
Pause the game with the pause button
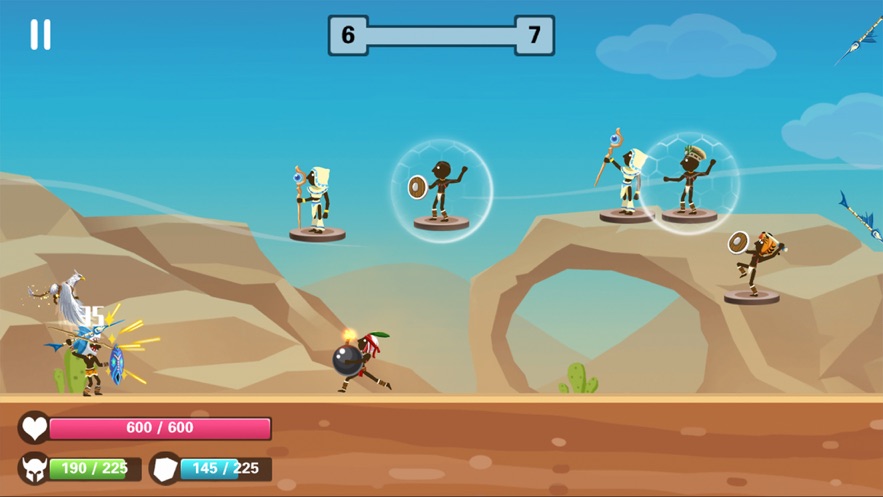40,35
